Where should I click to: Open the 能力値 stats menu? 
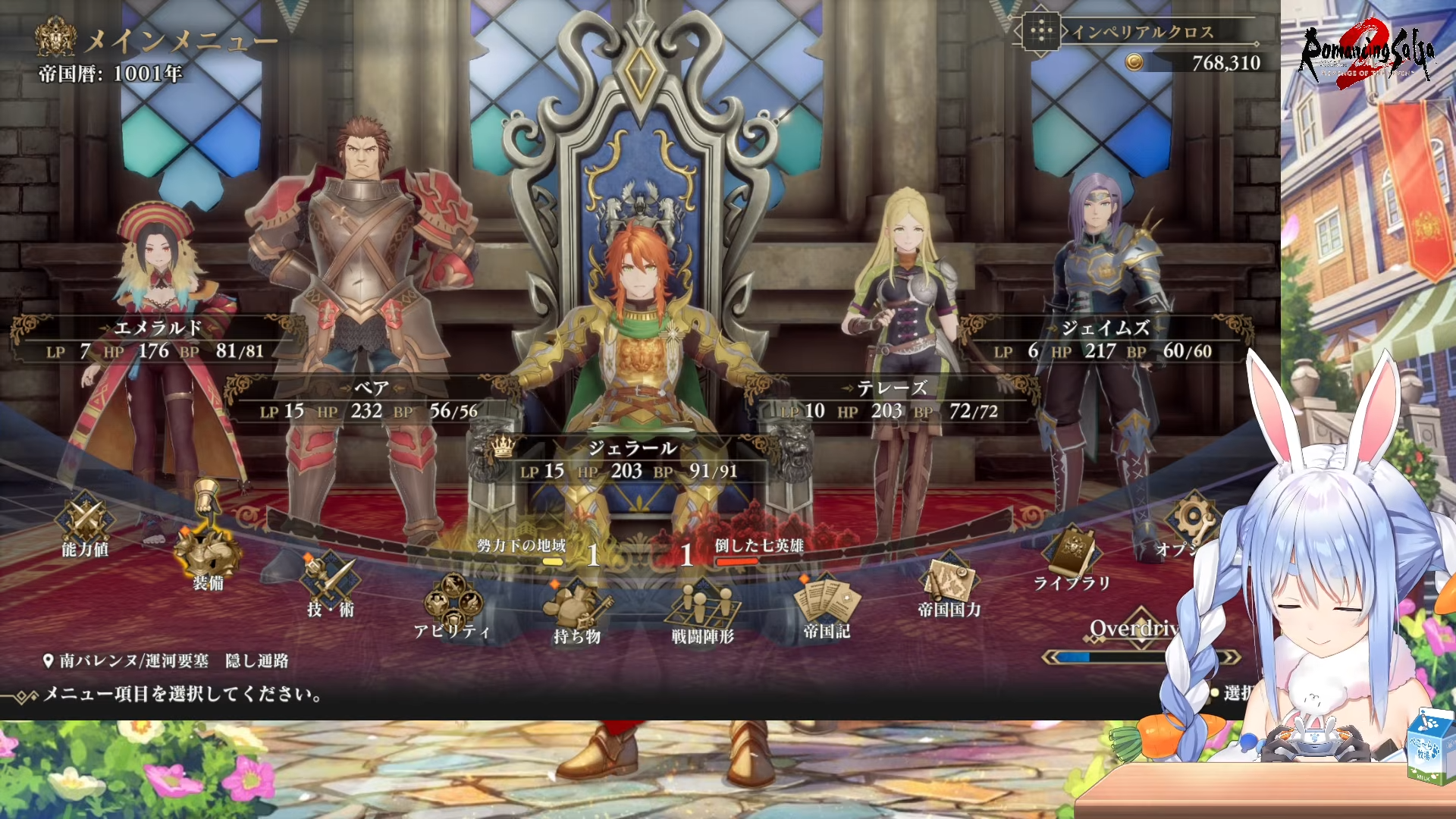point(85,525)
